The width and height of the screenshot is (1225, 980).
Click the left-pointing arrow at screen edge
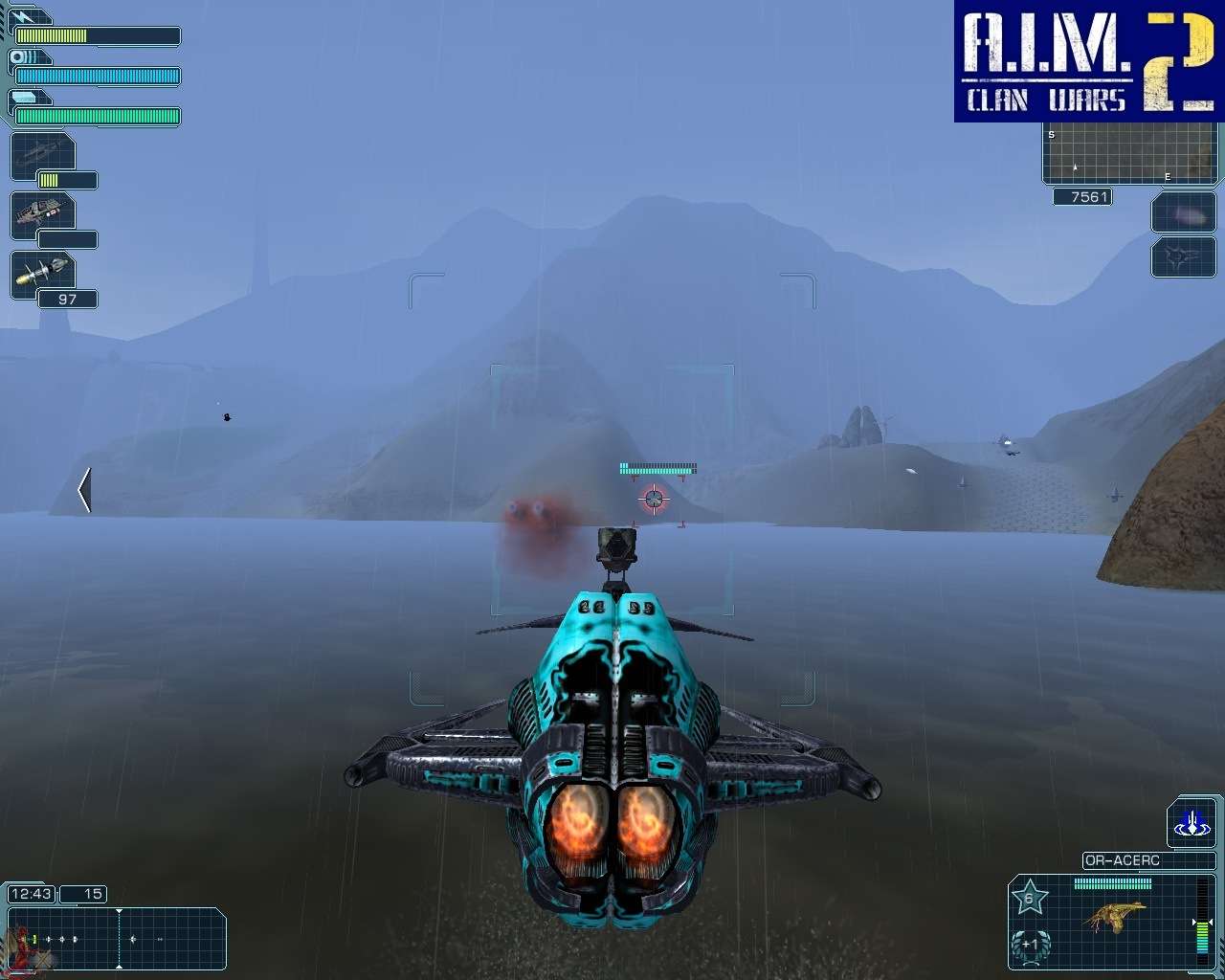pyautogui.click(x=84, y=489)
